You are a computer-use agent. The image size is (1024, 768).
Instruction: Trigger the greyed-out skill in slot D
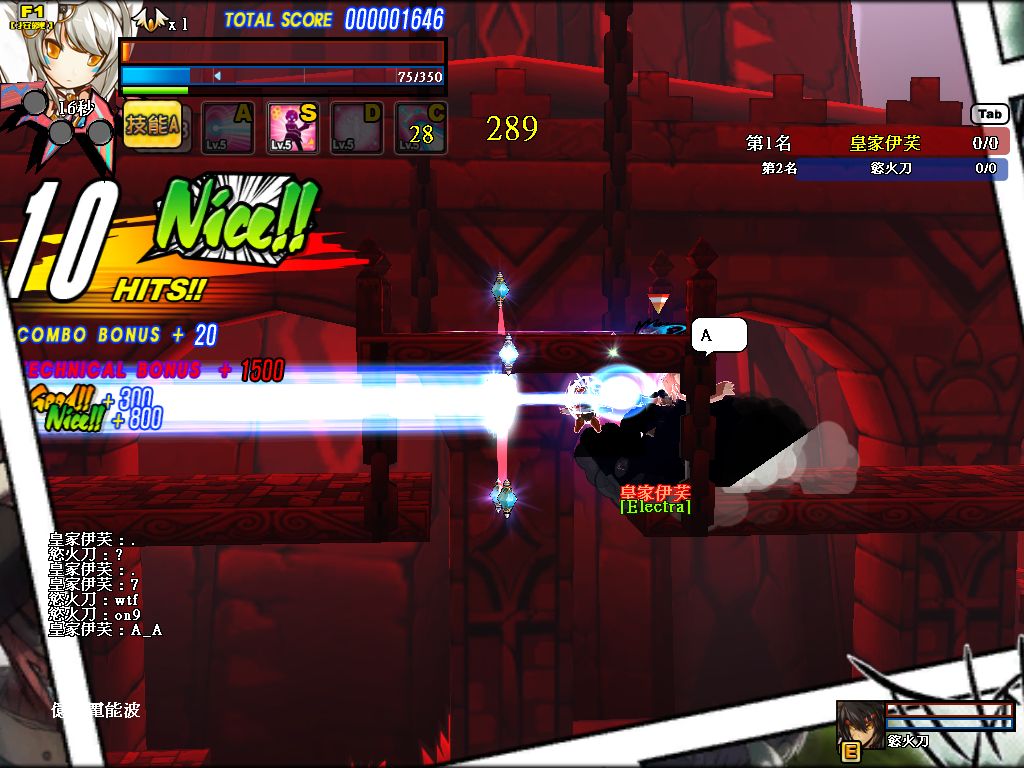pos(357,128)
